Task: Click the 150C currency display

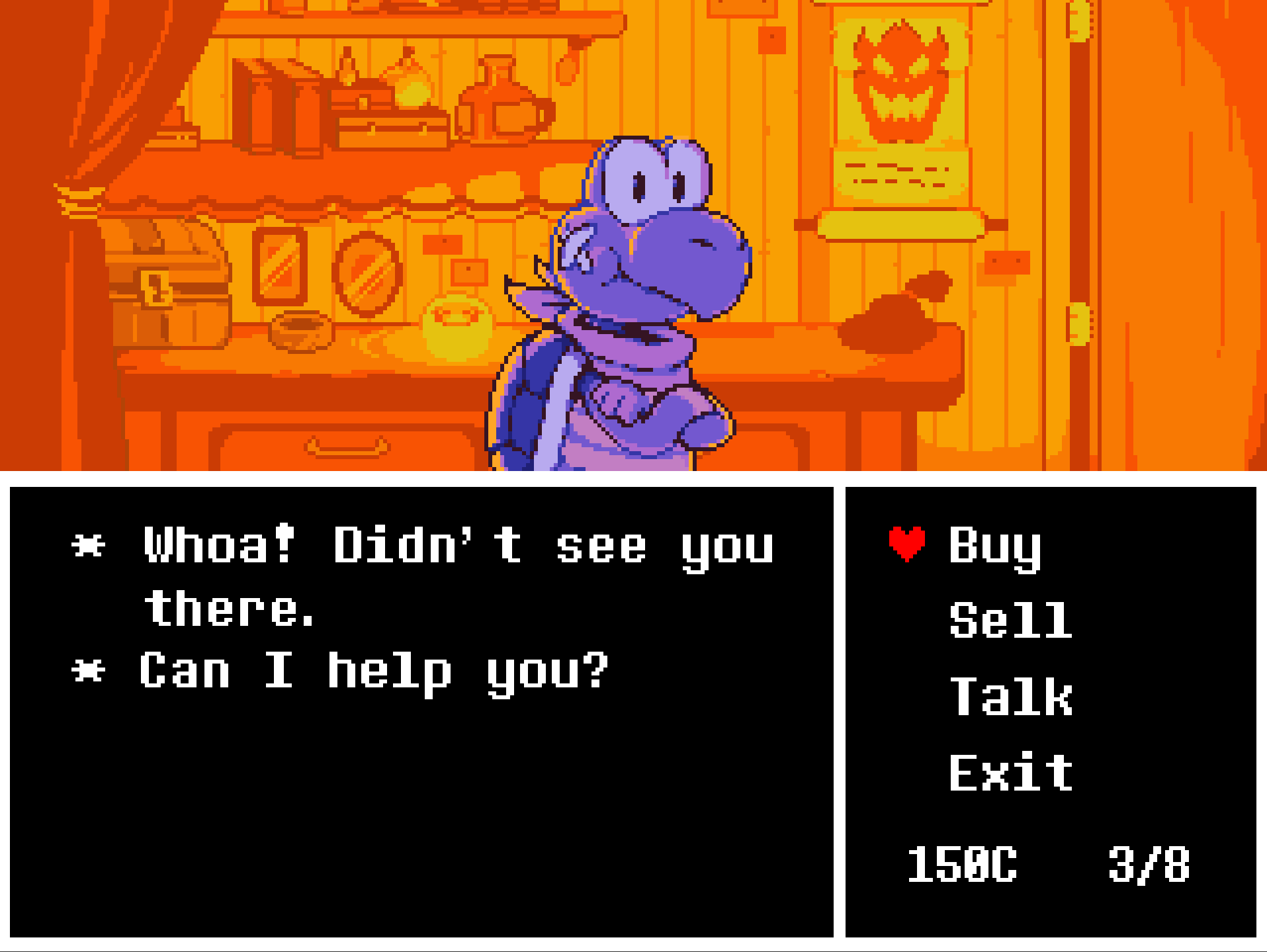Action: (x=963, y=863)
